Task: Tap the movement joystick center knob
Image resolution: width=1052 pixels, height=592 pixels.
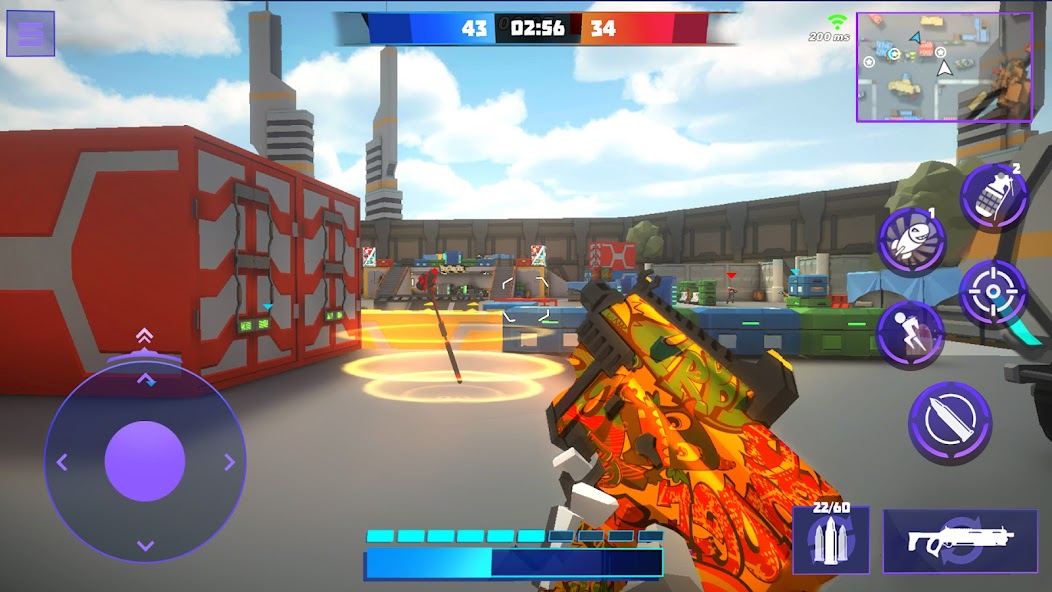Action: [145, 461]
